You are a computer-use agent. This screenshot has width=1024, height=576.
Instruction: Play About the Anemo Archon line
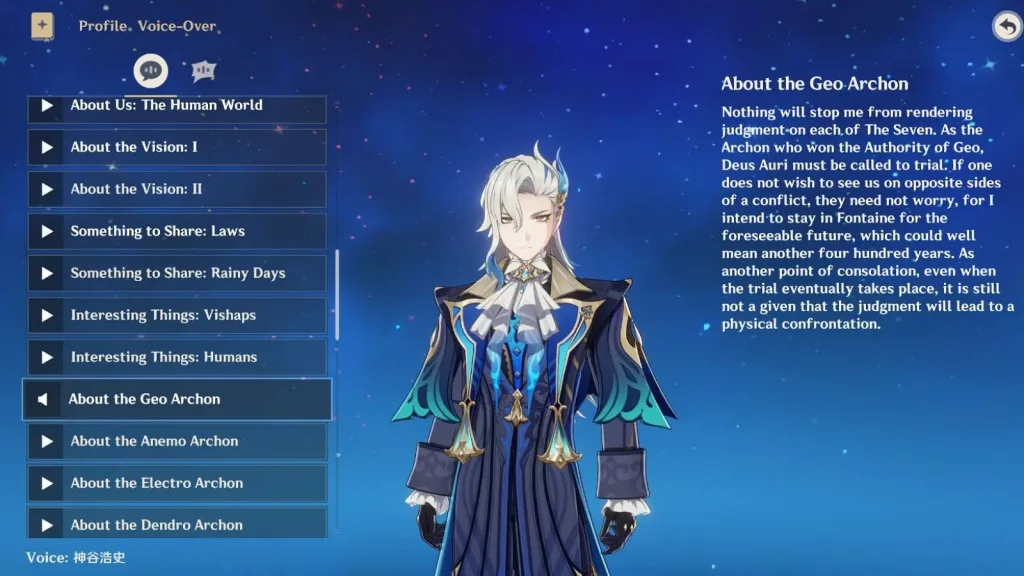pos(176,441)
